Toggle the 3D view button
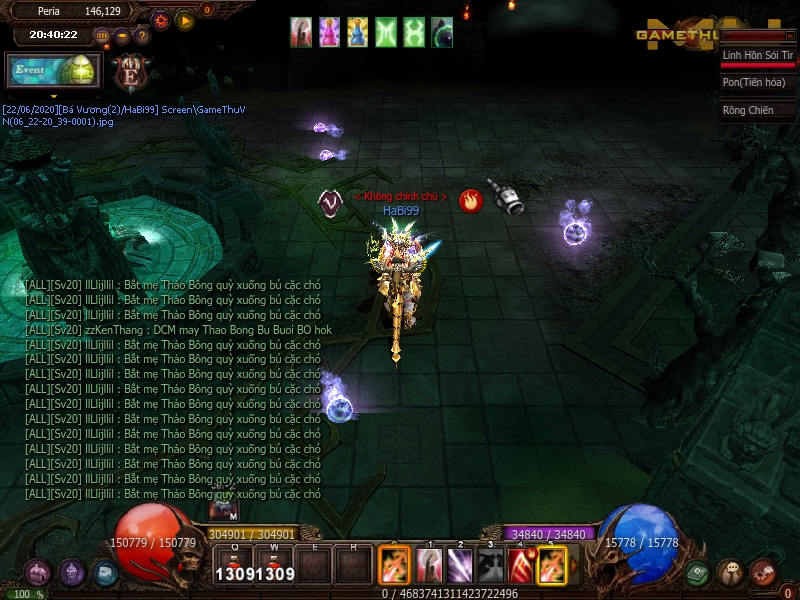The height and width of the screenshot is (600, 800). pos(101,36)
